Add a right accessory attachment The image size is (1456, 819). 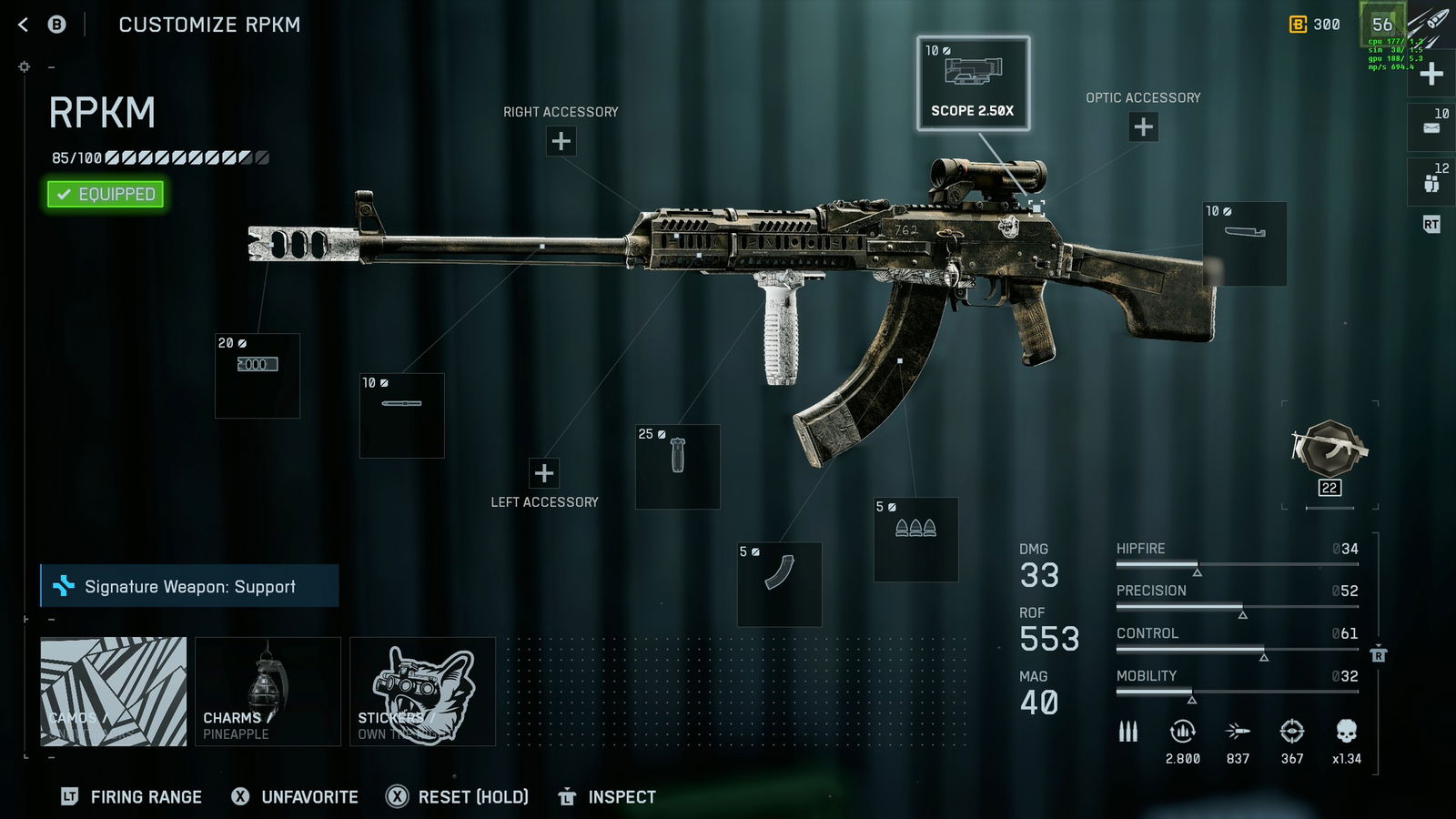click(561, 141)
